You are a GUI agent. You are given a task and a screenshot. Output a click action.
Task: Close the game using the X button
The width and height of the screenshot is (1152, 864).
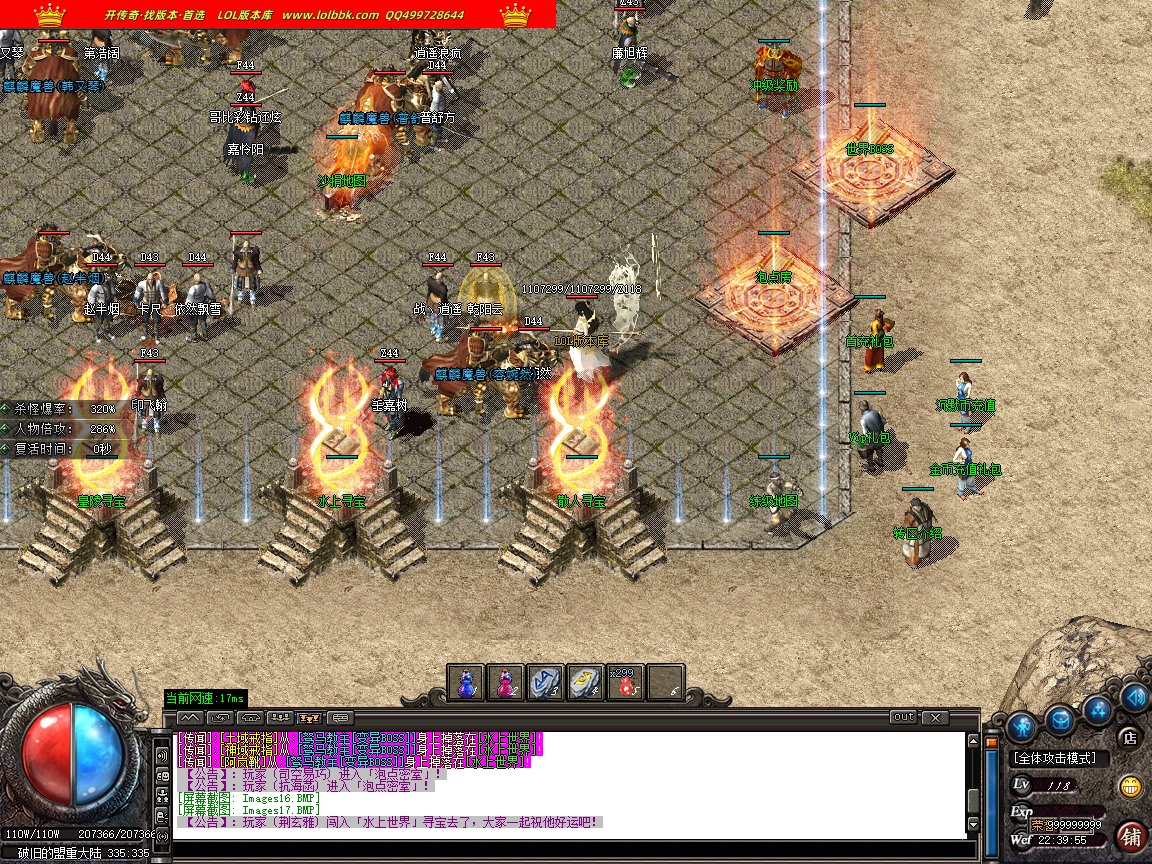(x=935, y=717)
